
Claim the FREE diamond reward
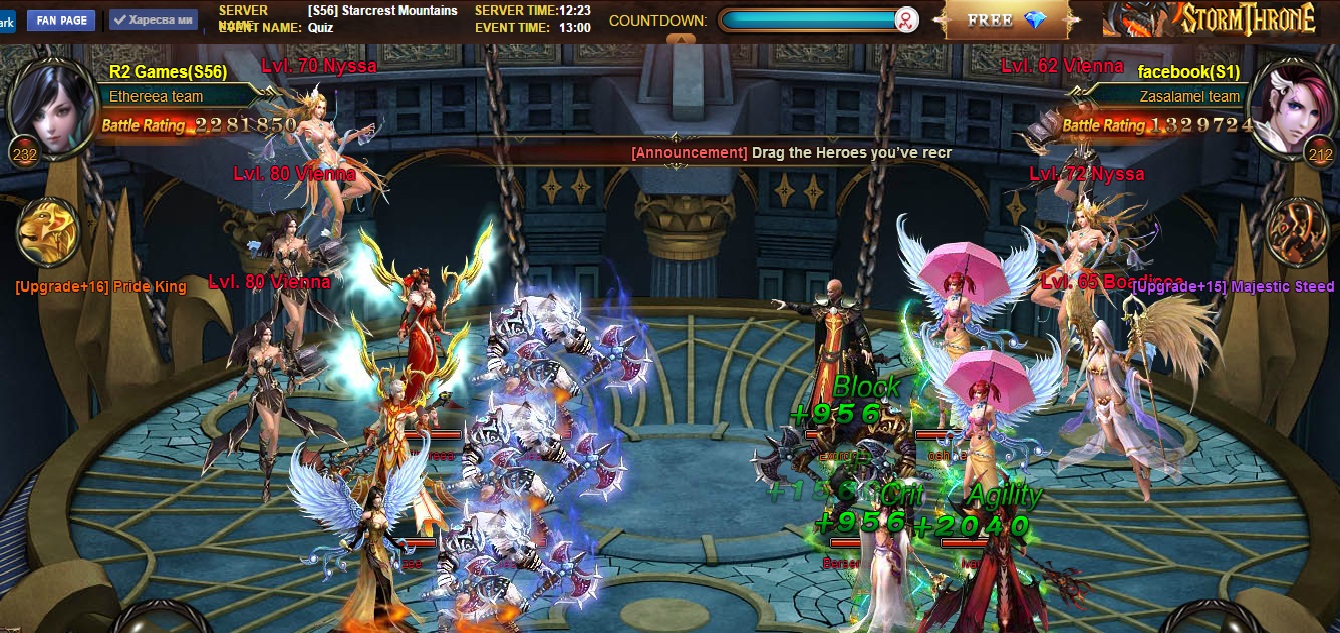tap(1004, 20)
